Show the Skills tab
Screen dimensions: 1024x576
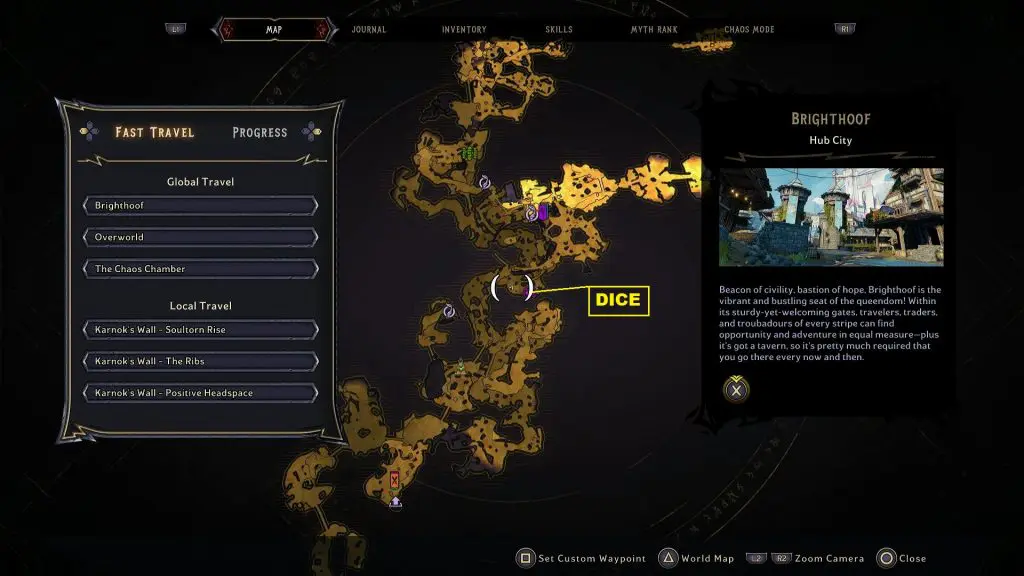click(559, 30)
